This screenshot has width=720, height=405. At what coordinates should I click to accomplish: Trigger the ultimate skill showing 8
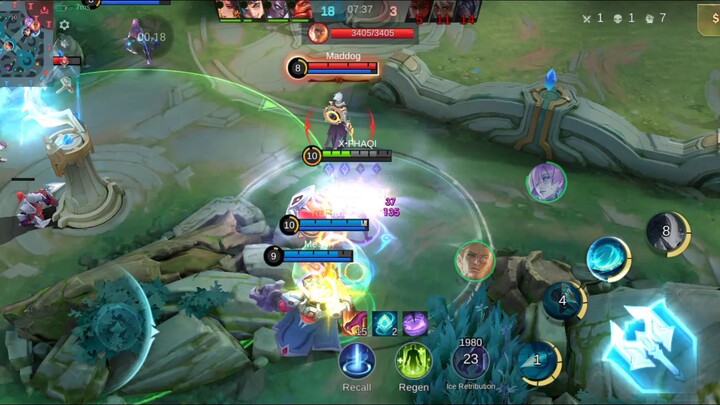(668, 233)
